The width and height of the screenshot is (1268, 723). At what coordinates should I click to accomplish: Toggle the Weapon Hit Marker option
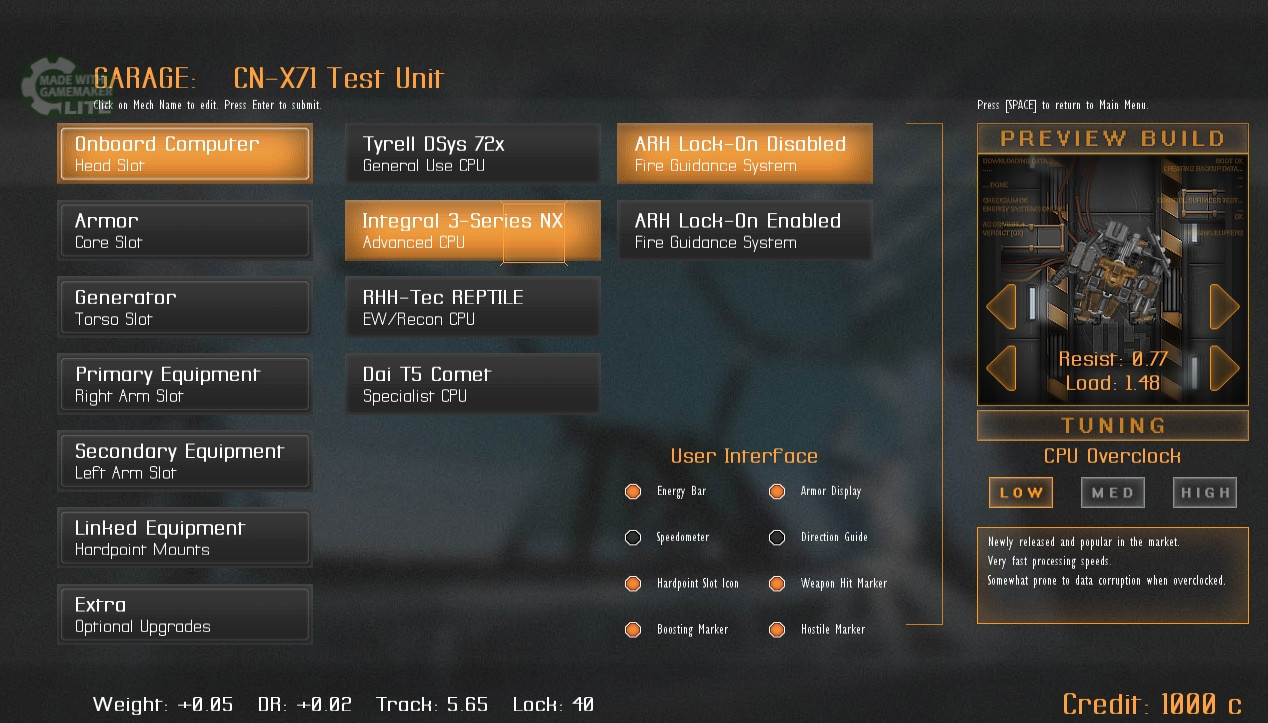(777, 583)
